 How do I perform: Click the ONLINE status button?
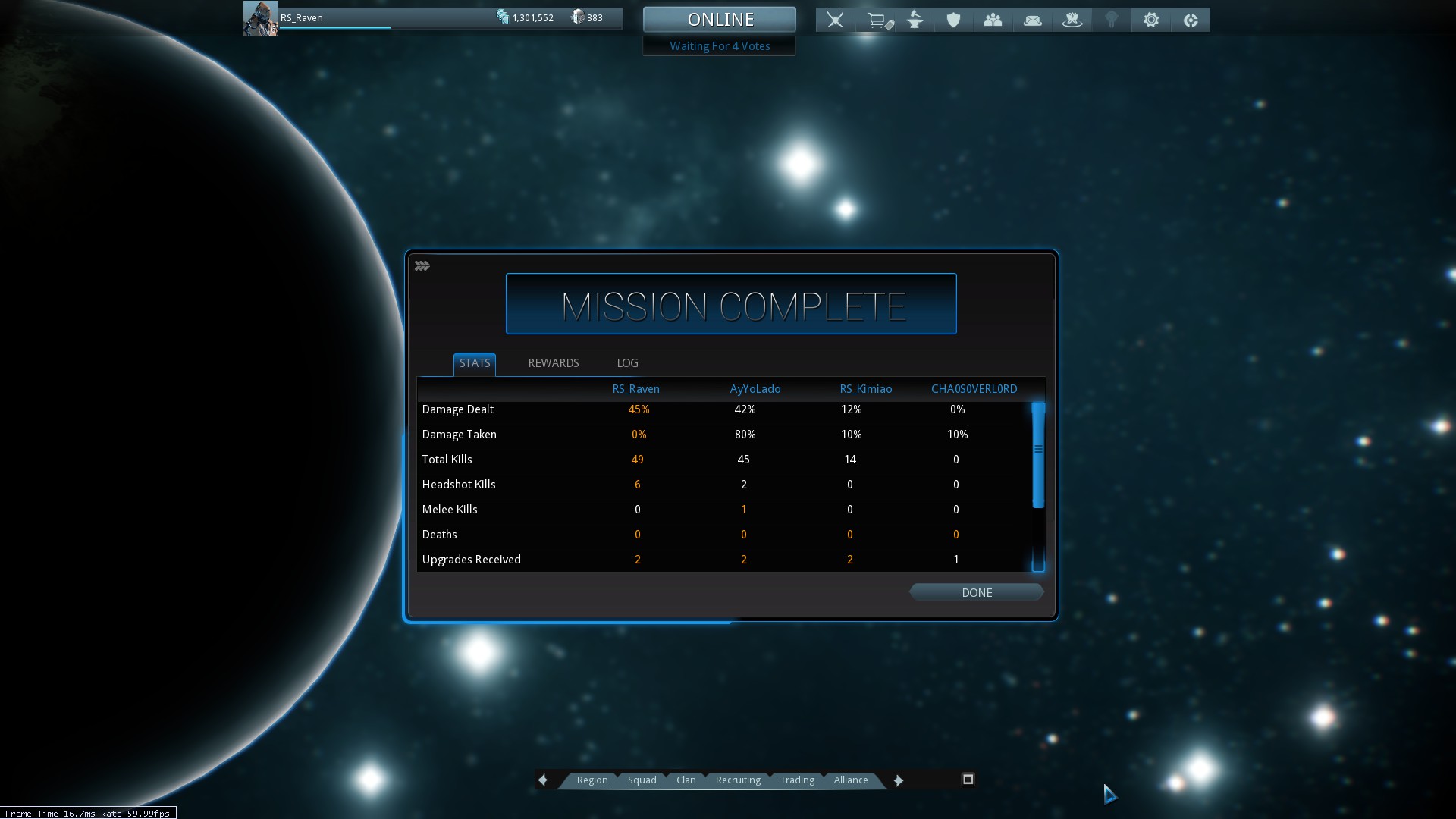click(720, 20)
